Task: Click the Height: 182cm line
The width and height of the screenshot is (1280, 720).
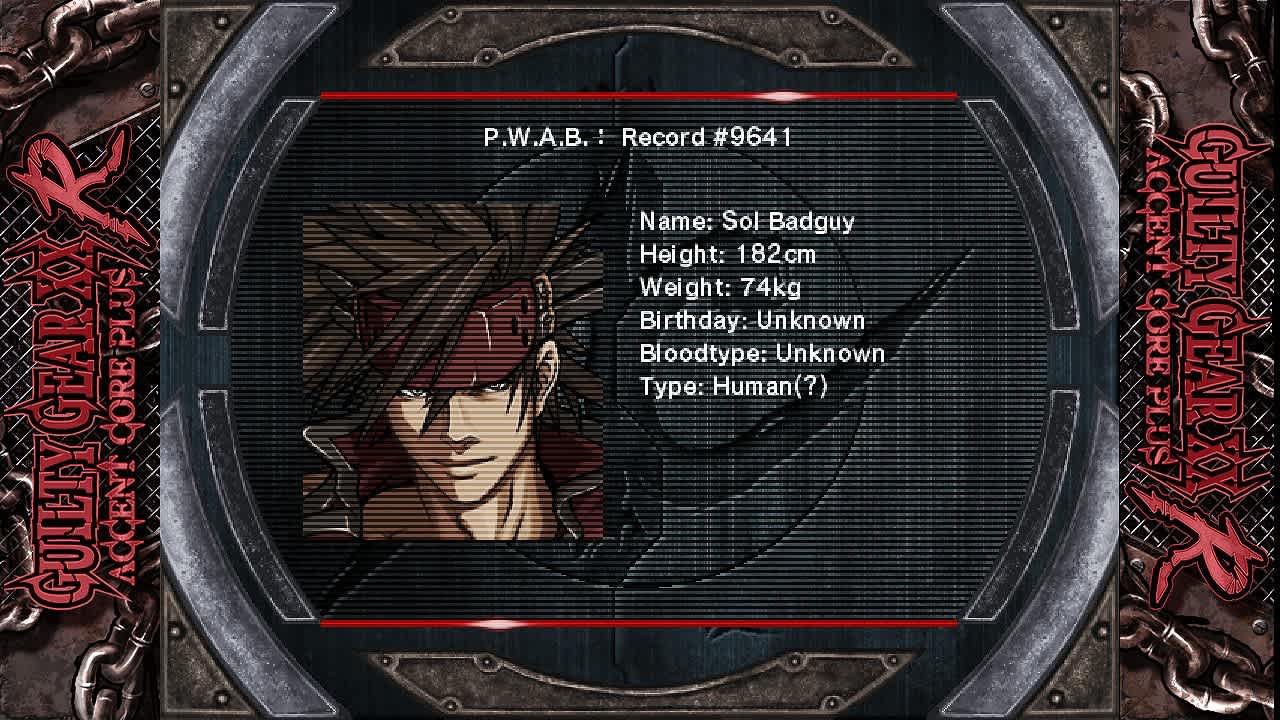Action: pyautogui.click(x=726, y=255)
